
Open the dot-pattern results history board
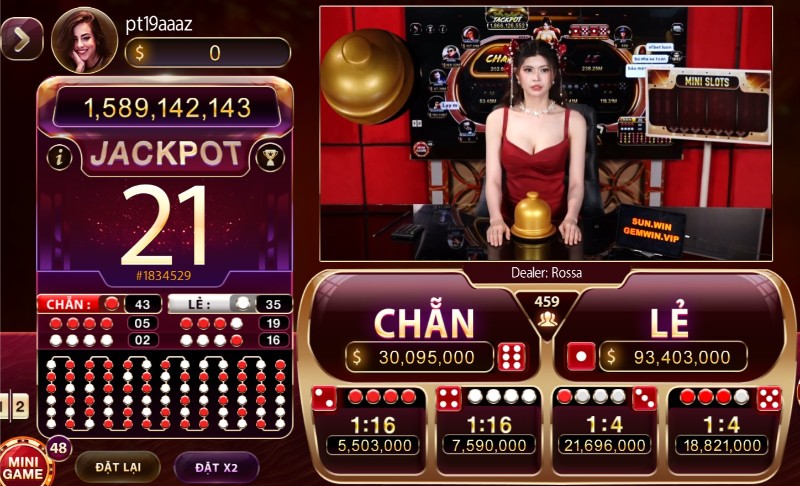click(164, 394)
